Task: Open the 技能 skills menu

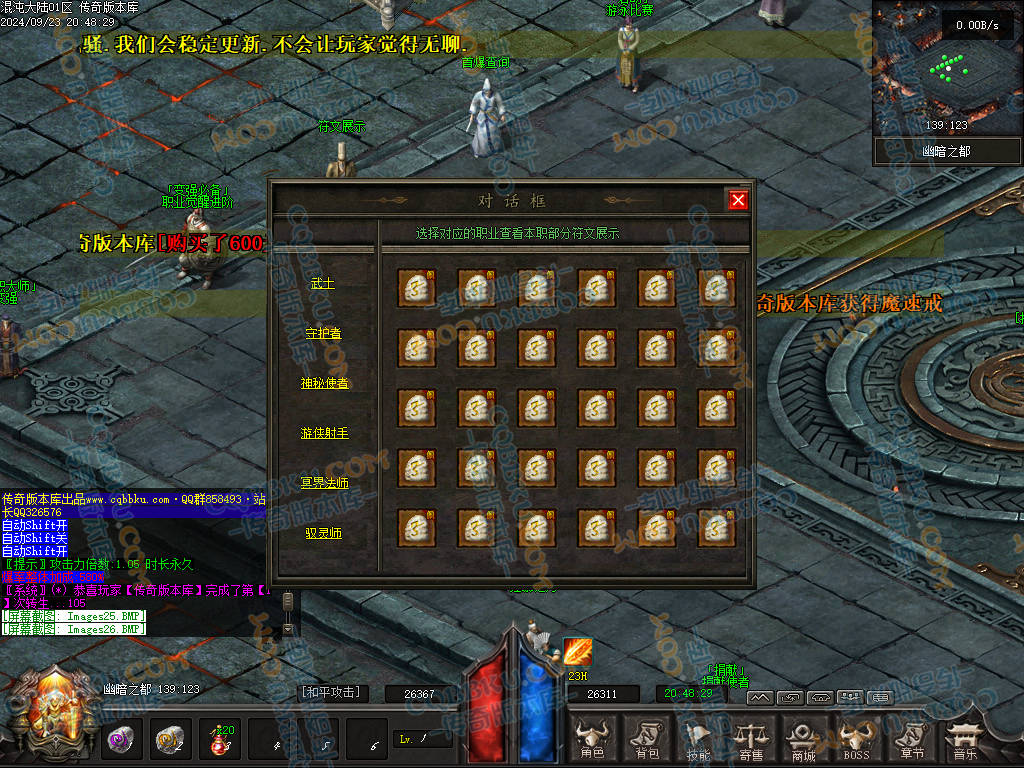Action: point(699,740)
